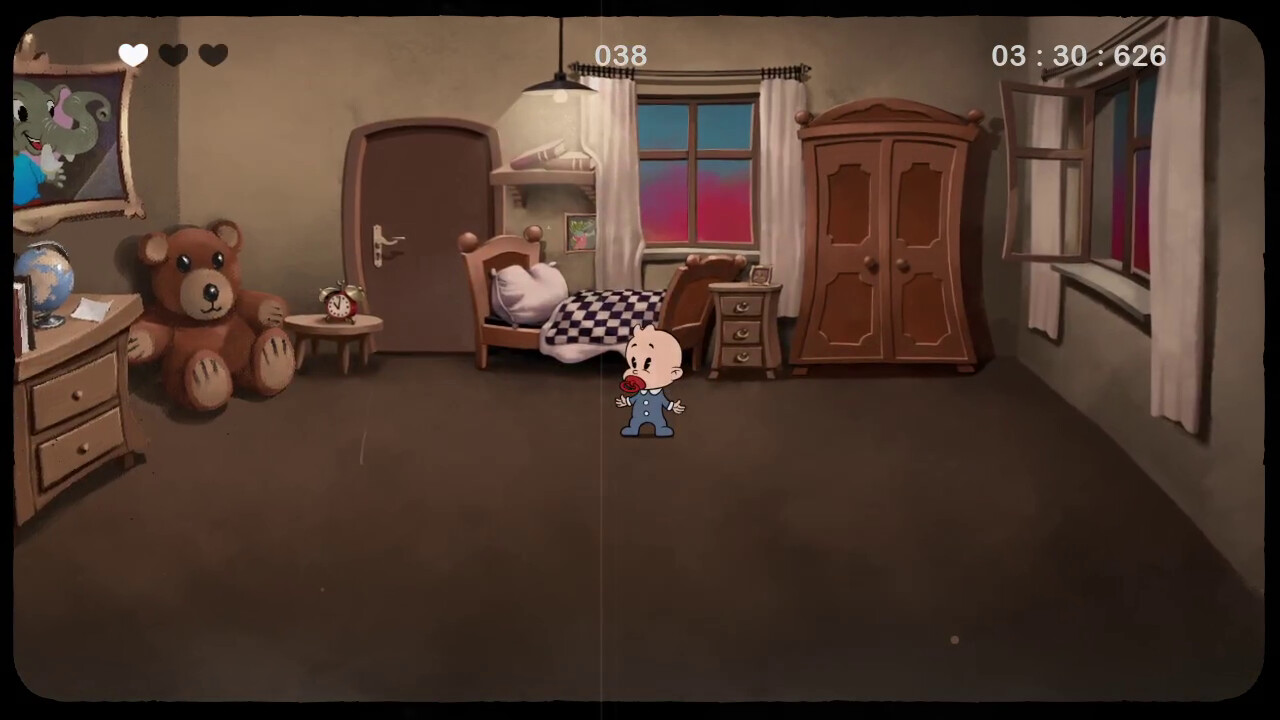Click the score counter showing 038
The width and height of the screenshot is (1280, 720).
[x=623, y=56]
